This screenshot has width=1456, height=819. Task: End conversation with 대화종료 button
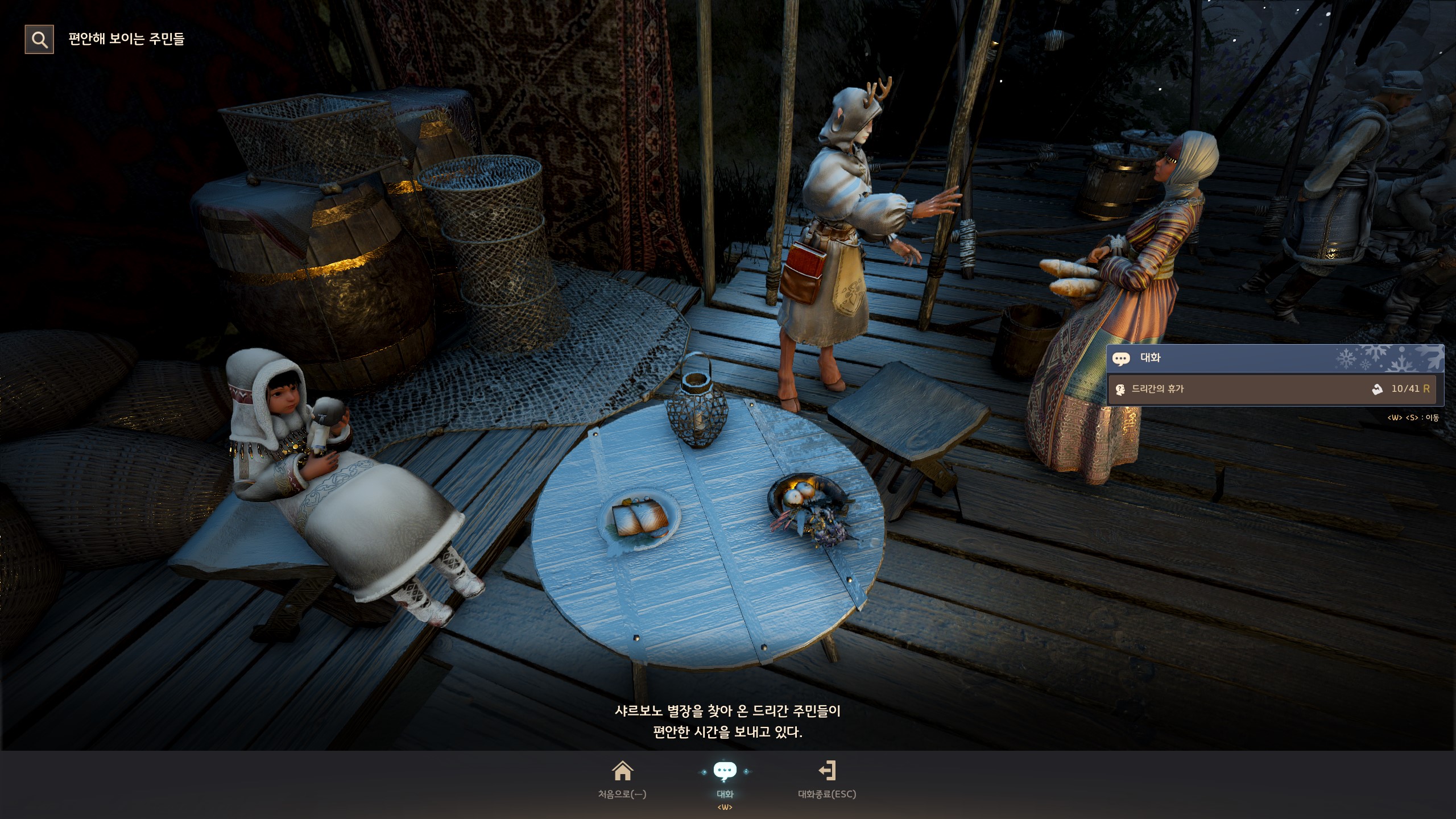827,779
